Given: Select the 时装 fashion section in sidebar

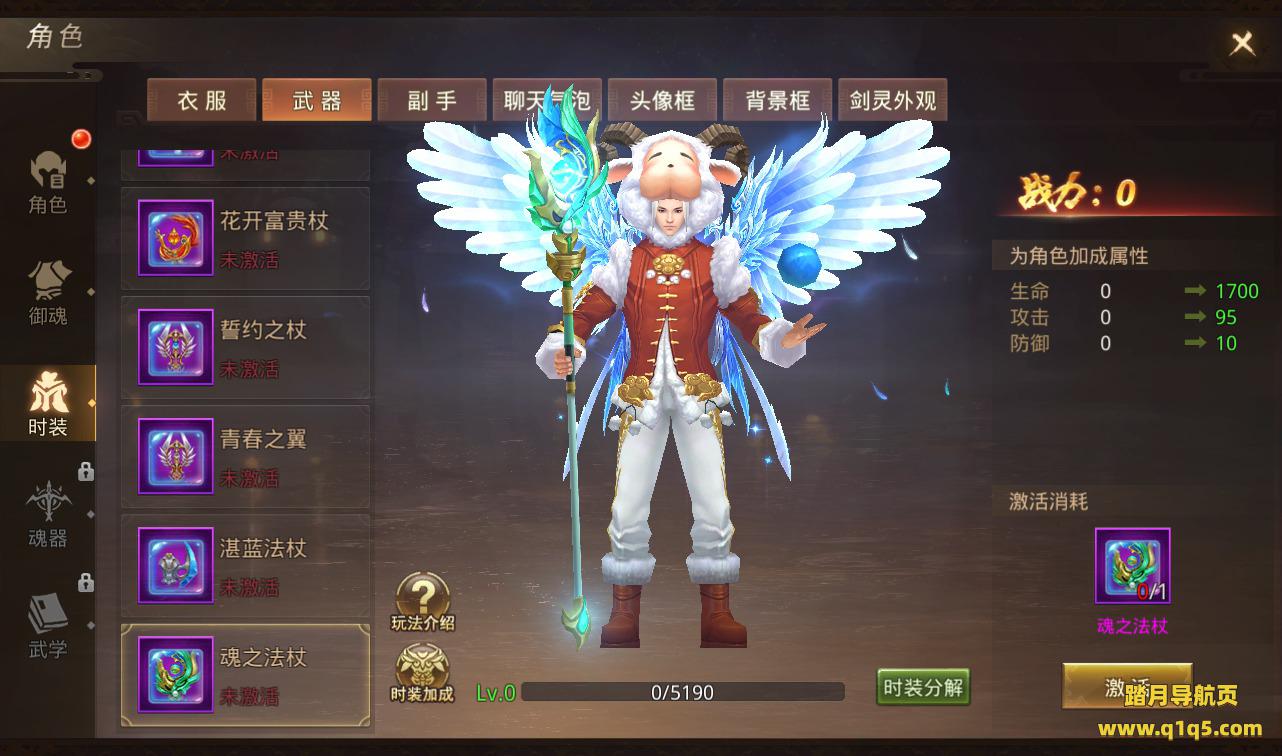Looking at the screenshot, I should [48, 404].
